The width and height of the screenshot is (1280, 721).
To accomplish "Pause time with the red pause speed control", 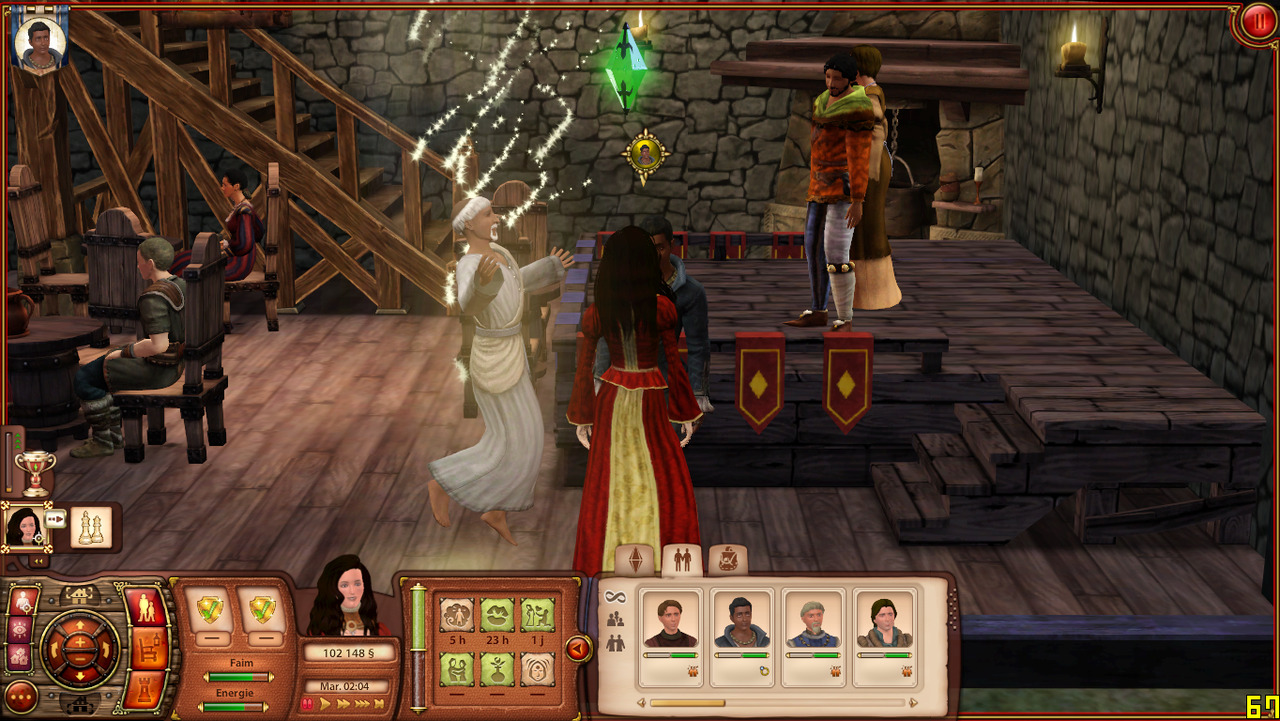I will pos(307,705).
